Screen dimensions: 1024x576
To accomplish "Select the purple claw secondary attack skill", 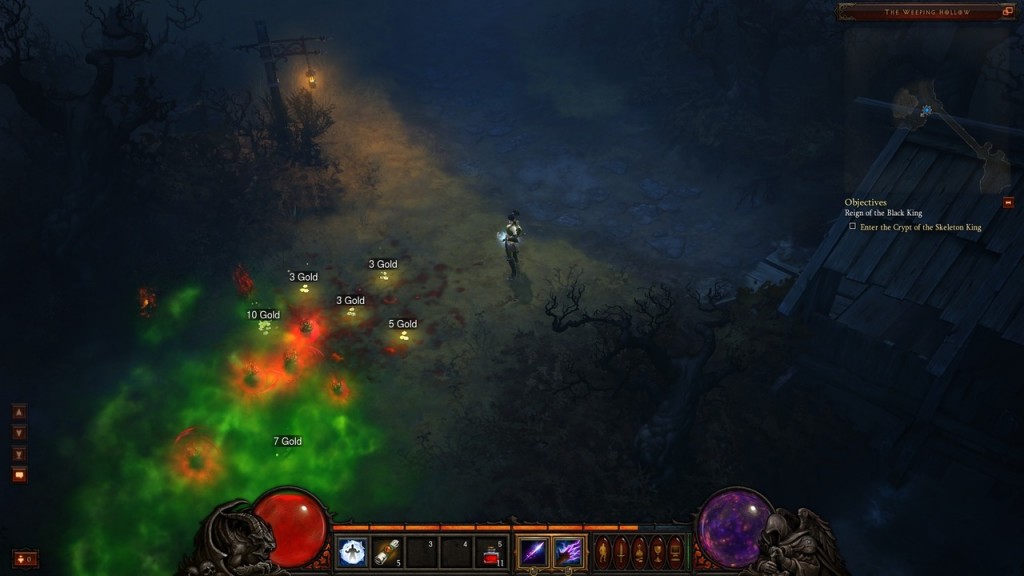I will (x=569, y=552).
